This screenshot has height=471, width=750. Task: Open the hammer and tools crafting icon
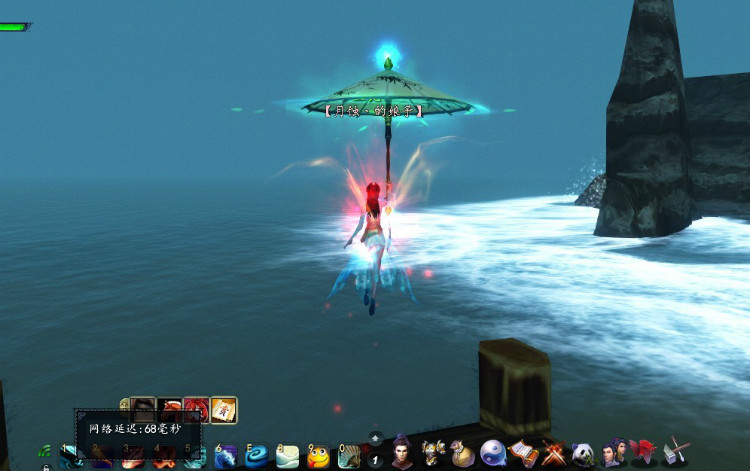click(x=675, y=454)
